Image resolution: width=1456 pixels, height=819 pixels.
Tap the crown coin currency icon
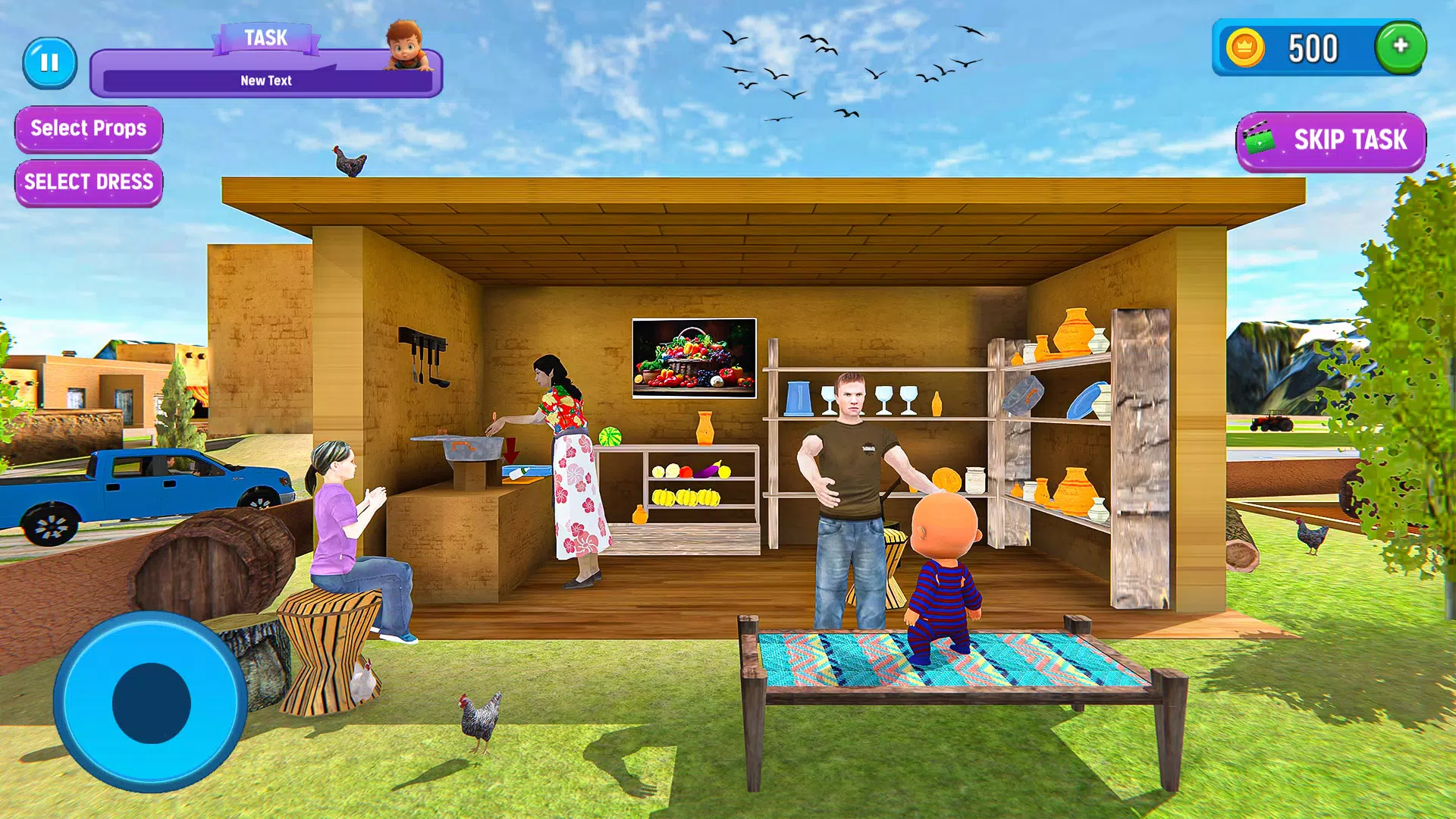1246,48
